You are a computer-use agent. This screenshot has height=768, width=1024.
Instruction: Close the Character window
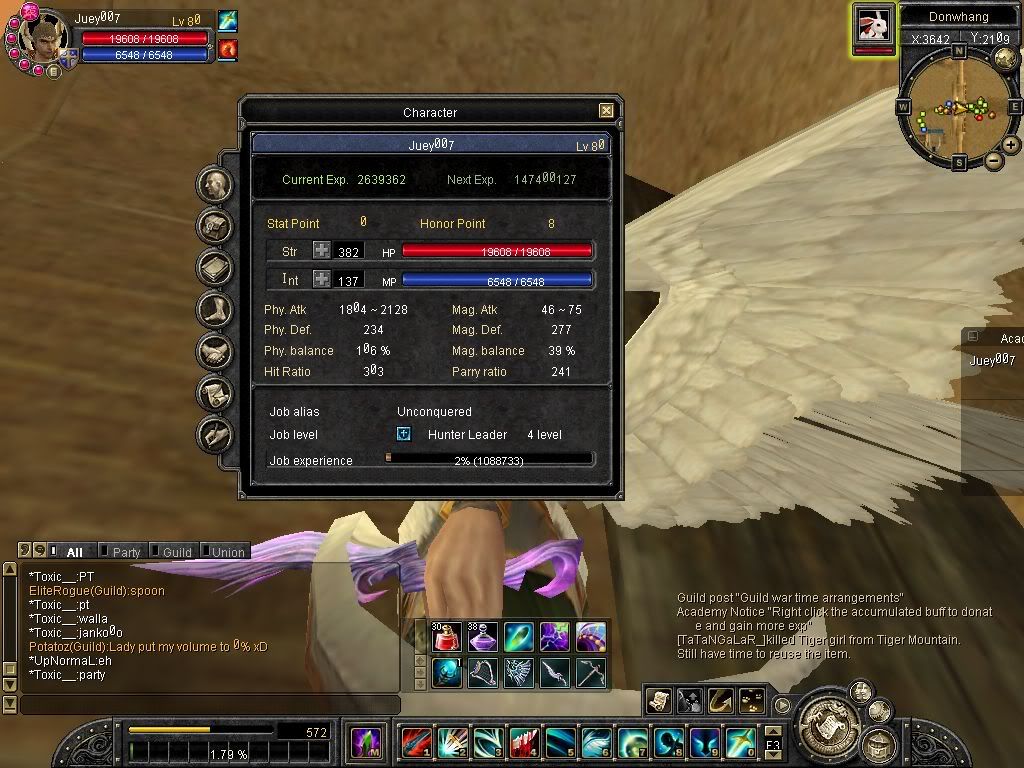pyautogui.click(x=606, y=111)
